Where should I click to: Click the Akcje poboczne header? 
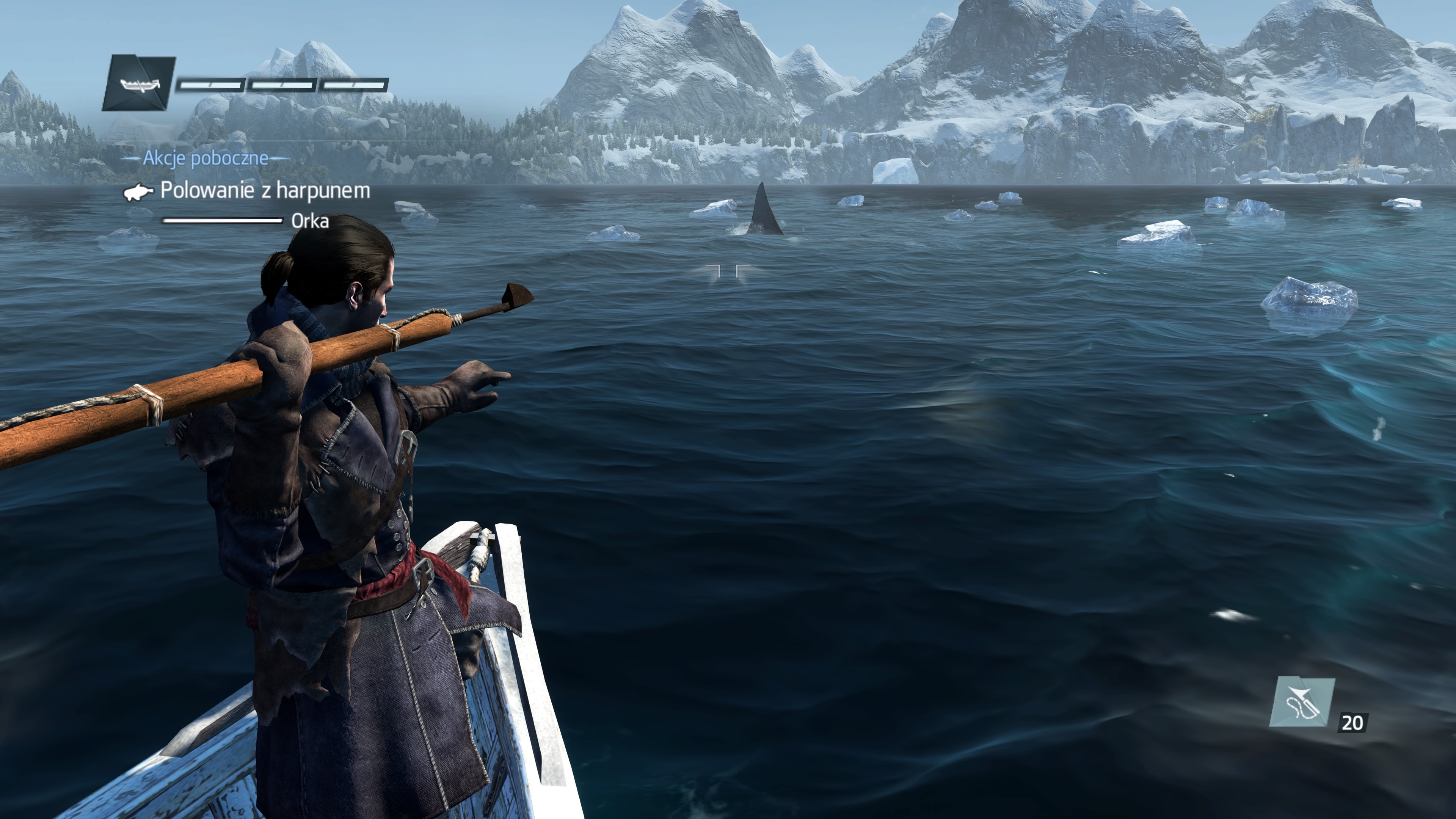(x=205, y=158)
